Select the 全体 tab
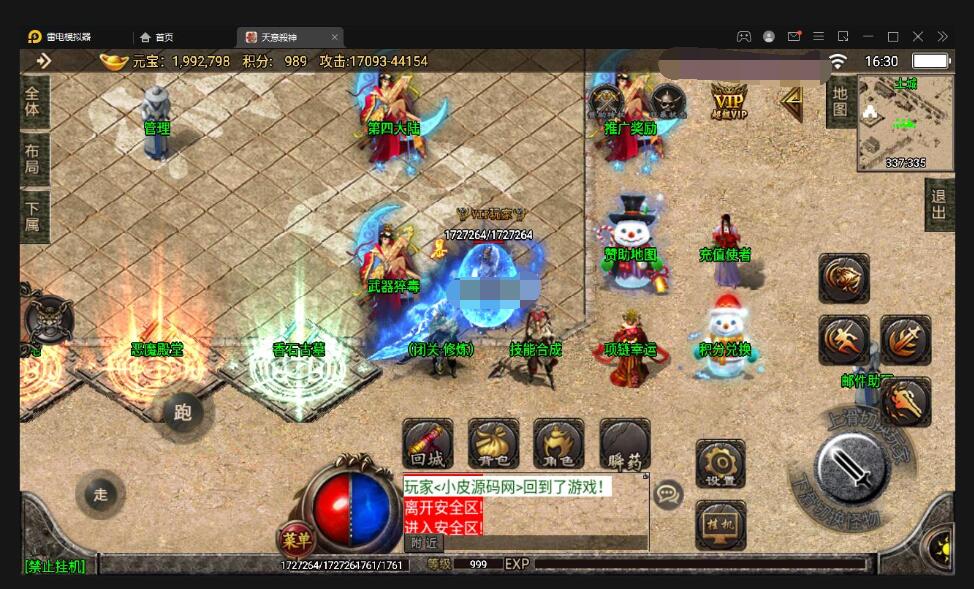The height and width of the screenshot is (589, 974). pyautogui.click(x=33, y=102)
